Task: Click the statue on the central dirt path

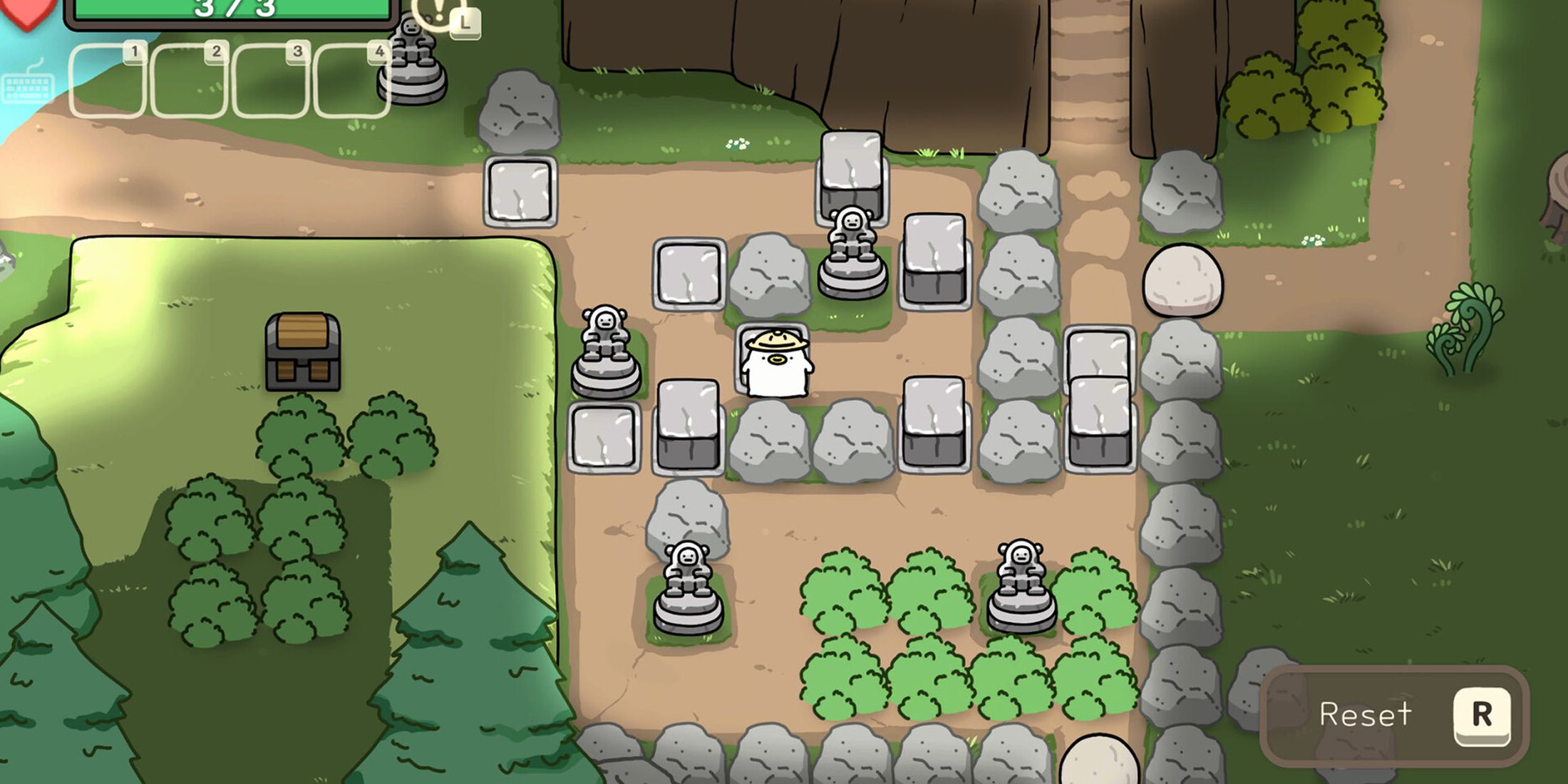Action: pos(852,242)
